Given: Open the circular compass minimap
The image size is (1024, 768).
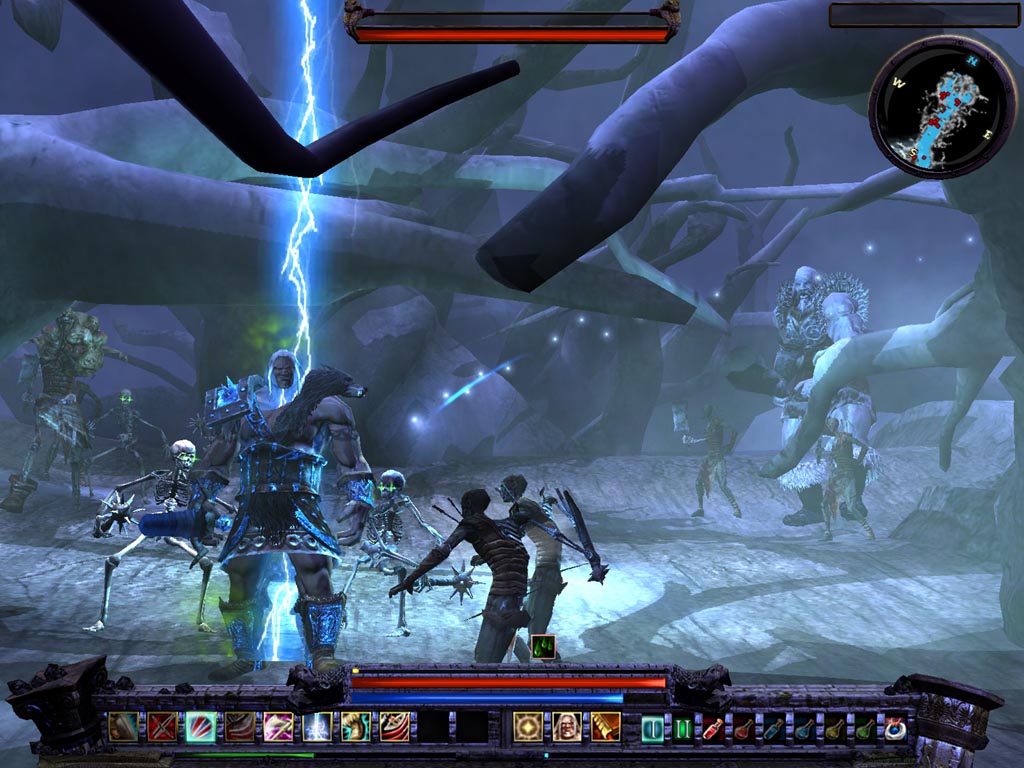Looking at the screenshot, I should pos(929,106).
